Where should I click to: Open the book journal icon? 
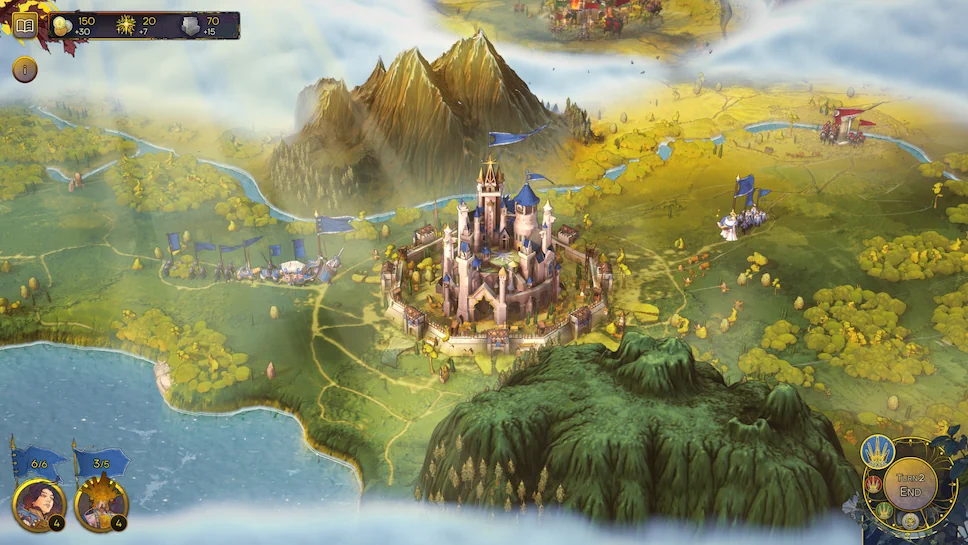point(25,25)
